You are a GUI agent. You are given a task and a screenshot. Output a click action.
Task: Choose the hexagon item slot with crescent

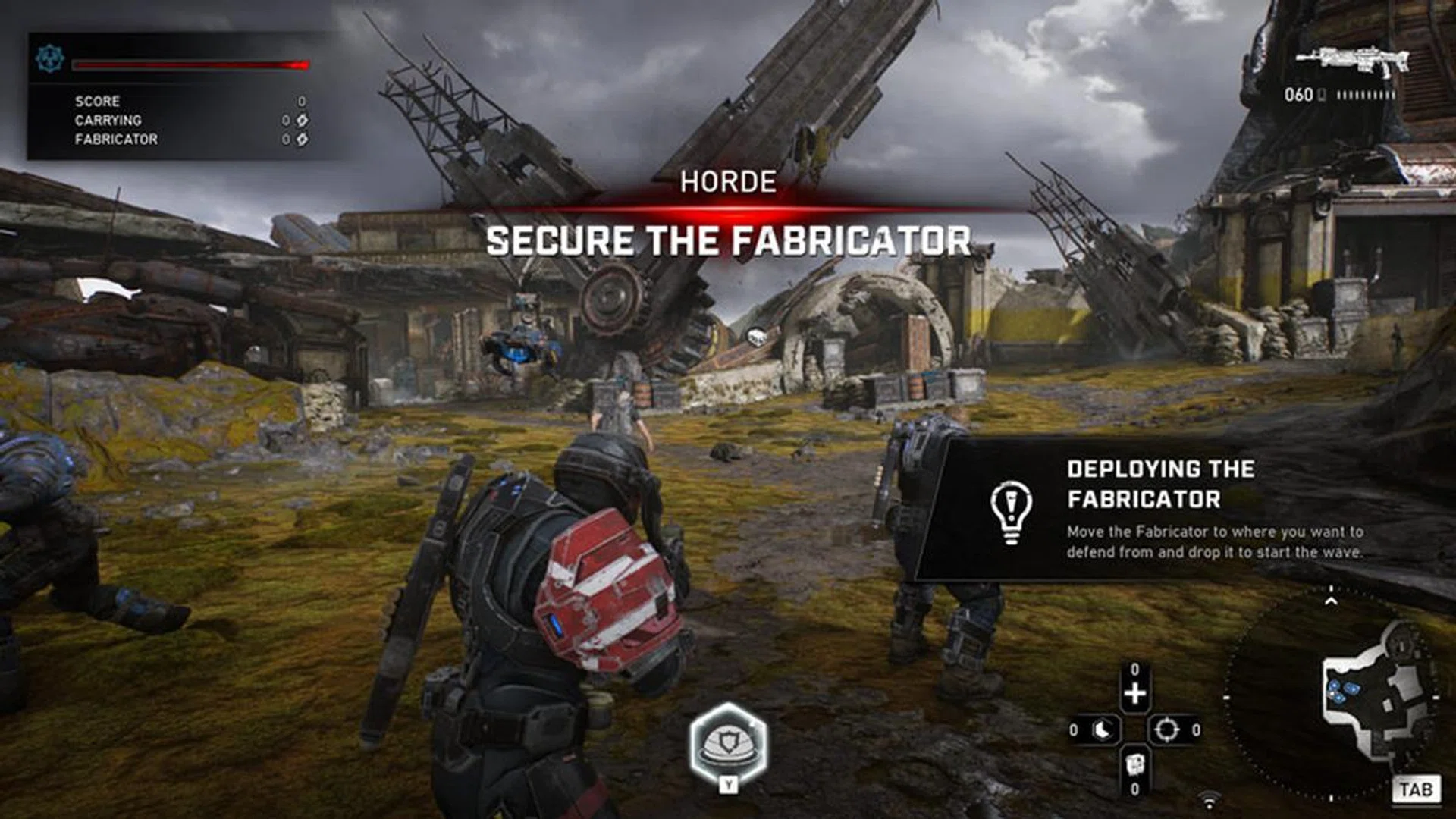[1102, 730]
